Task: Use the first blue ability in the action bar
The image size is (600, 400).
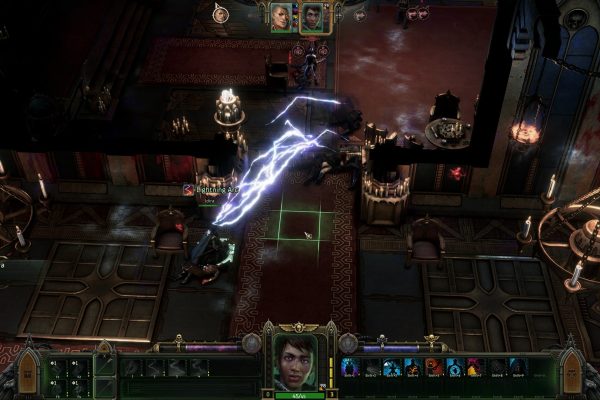Action: tap(351, 367)
